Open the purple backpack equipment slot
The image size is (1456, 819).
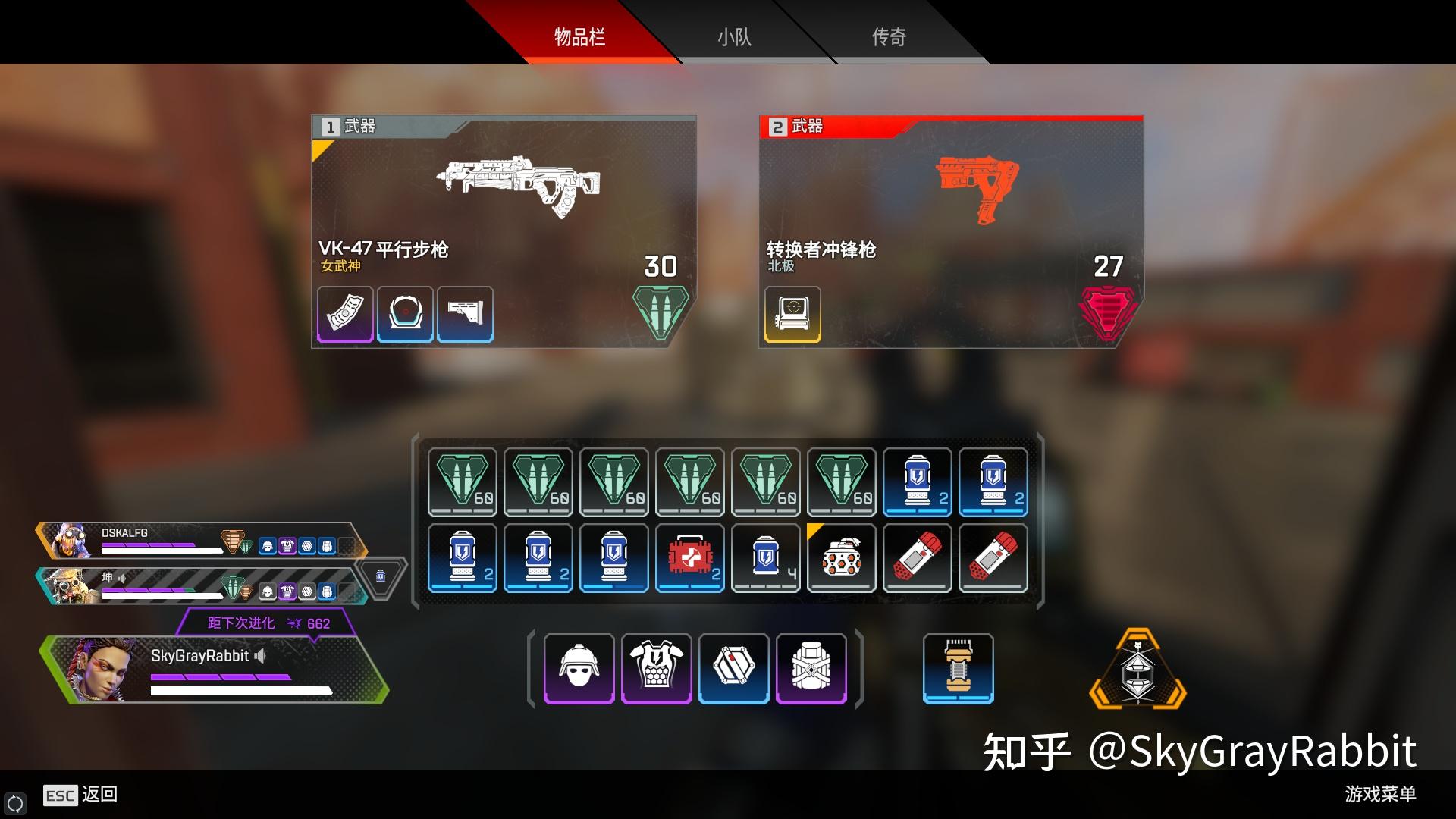(811, 669)
